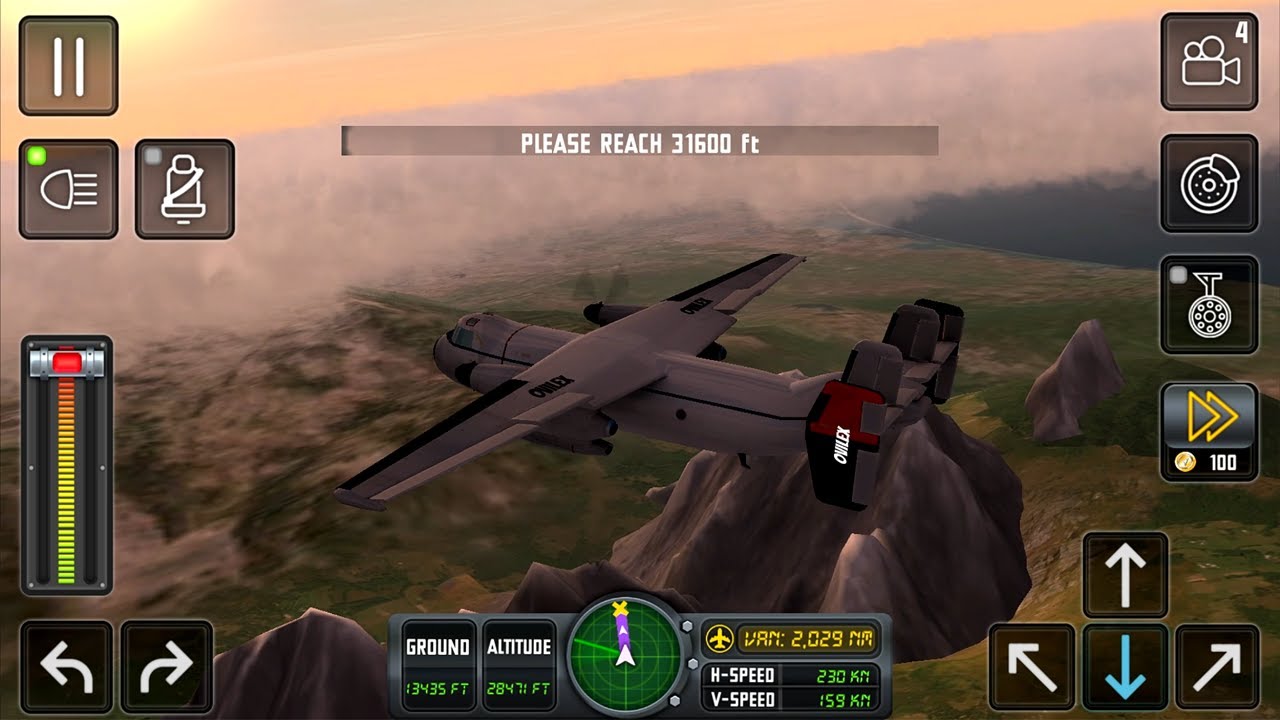Activate fast forward for 100 coins
The width and height of the screenshot is (1280, 720).
pos(1209,431)
